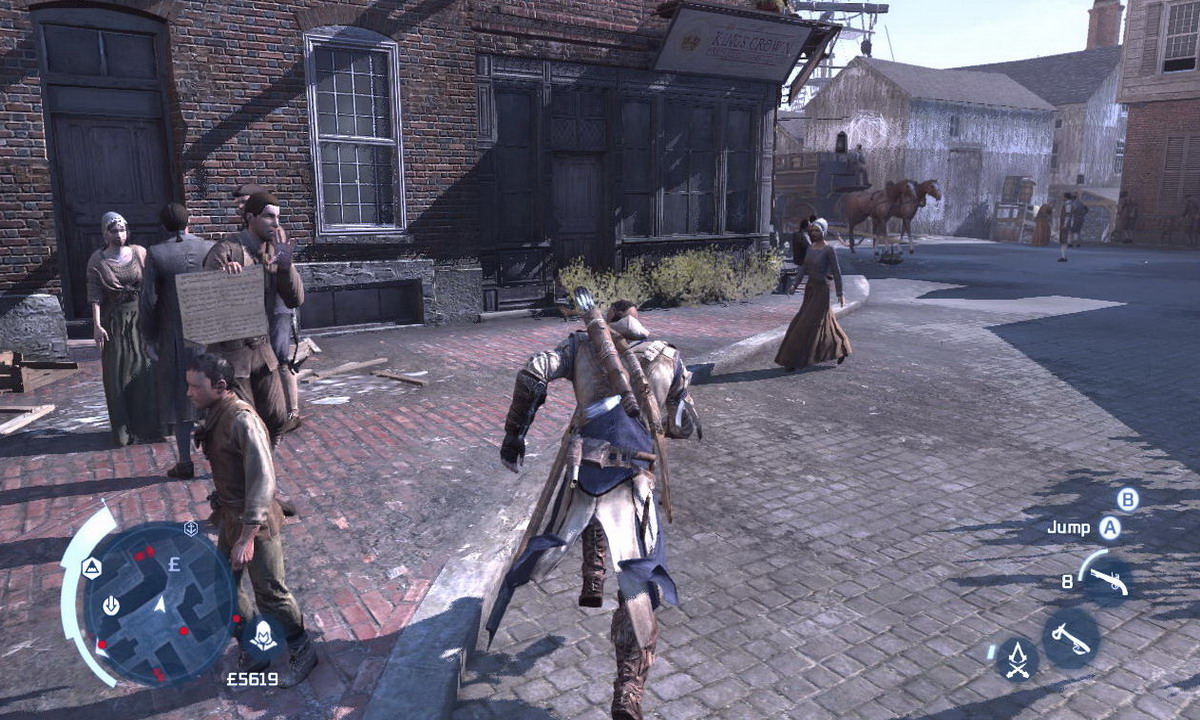Select the anchor harbor marker on minimap

pos(190,527)
